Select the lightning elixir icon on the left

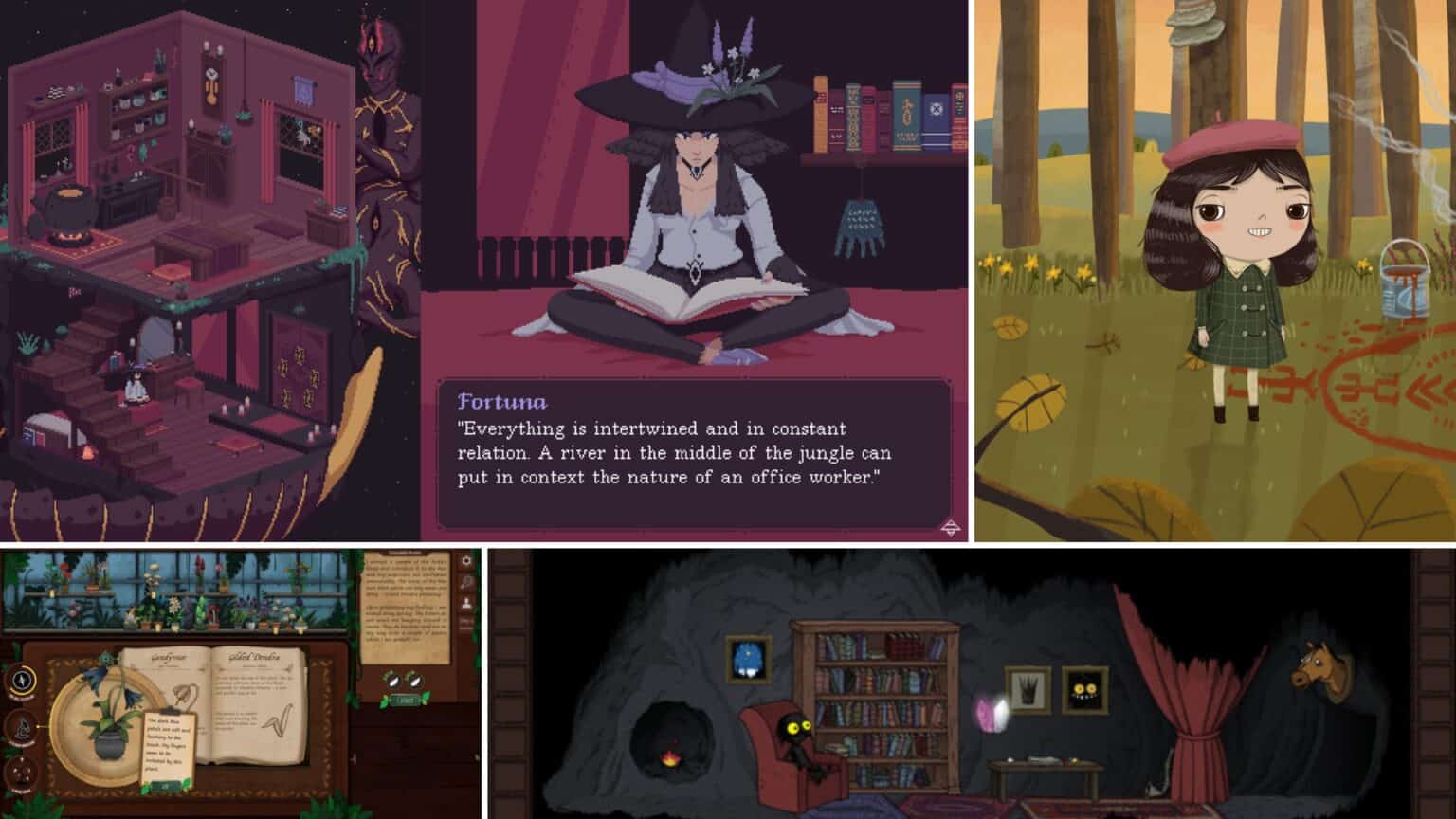(22, 681)
